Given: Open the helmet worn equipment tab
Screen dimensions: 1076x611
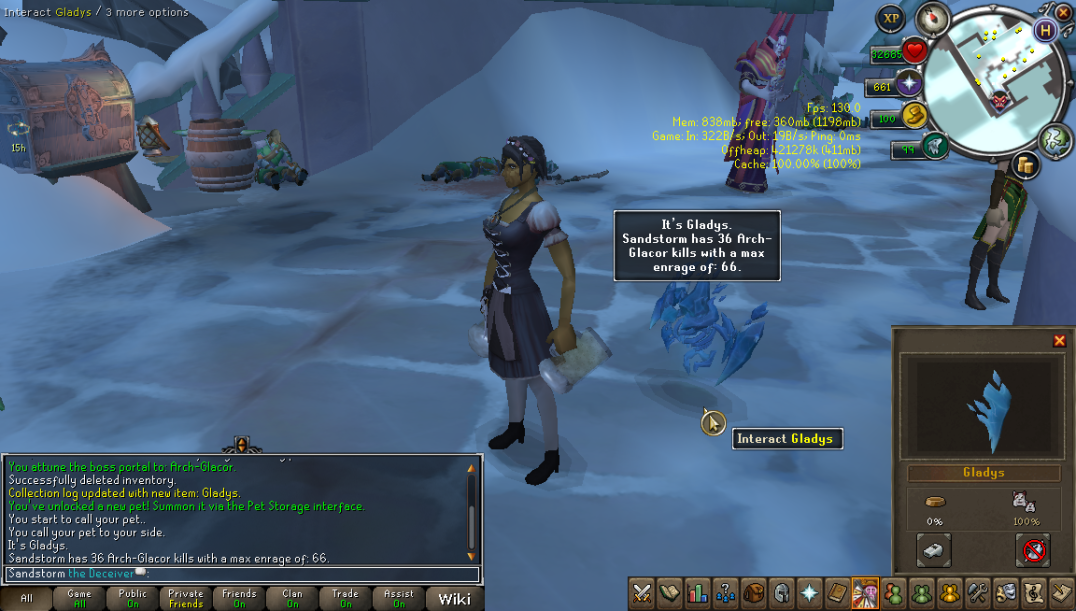Looking at the screenshot, I should (780, 593).
